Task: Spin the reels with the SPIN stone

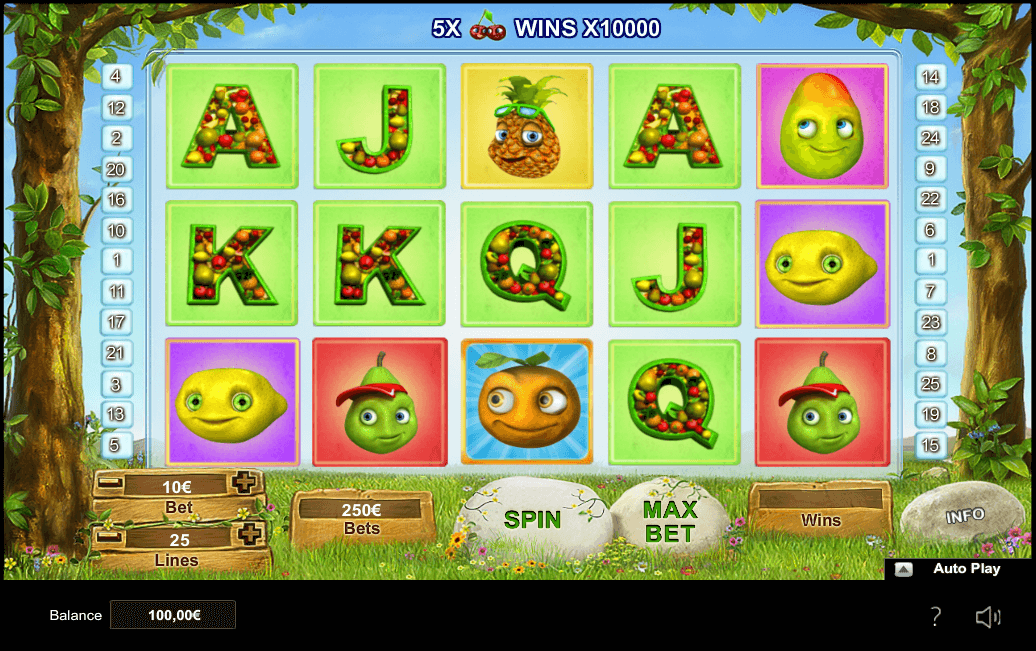Action: point(533,519)
